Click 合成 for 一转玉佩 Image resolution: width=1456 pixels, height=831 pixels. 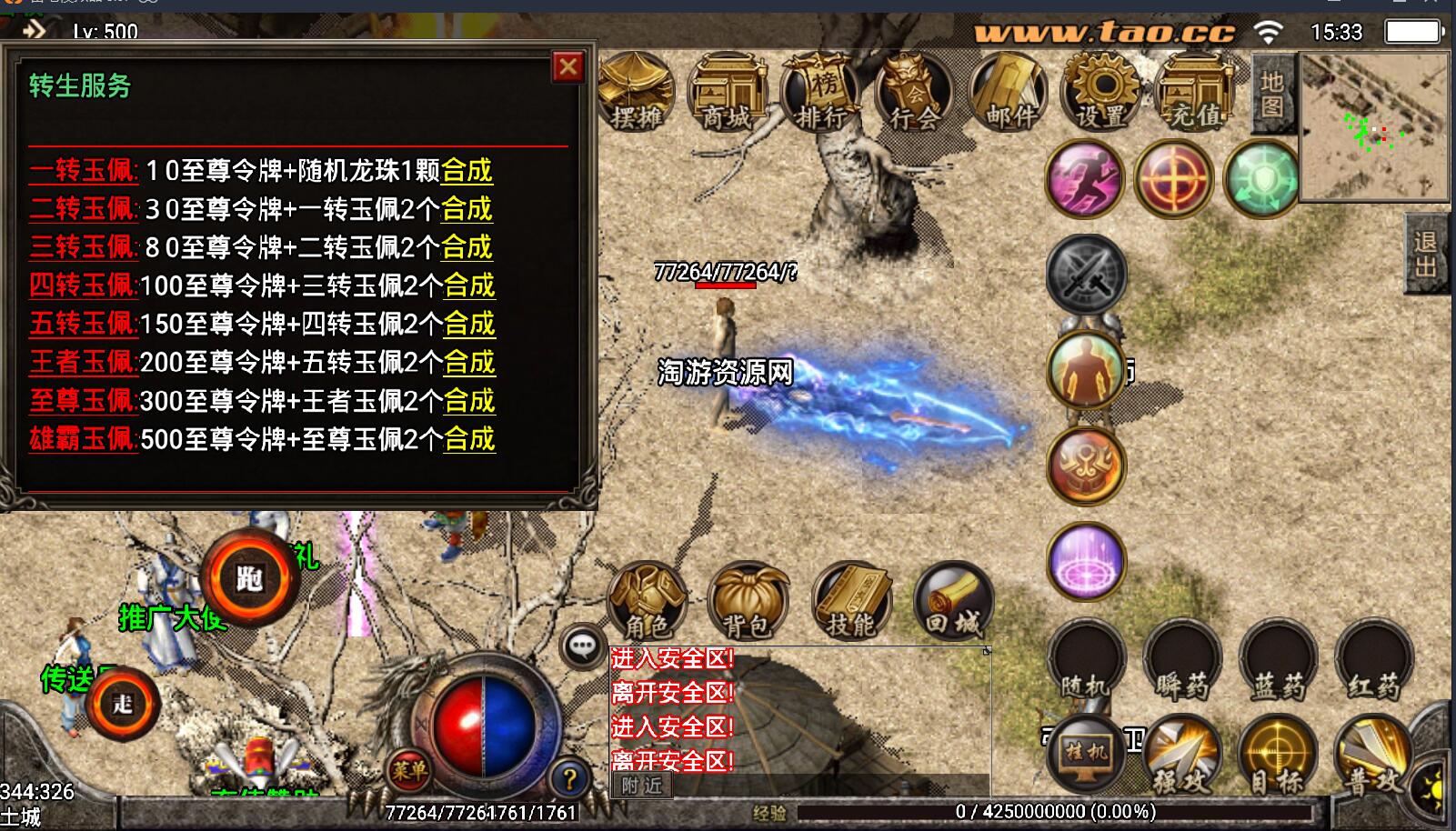[467, 171]
